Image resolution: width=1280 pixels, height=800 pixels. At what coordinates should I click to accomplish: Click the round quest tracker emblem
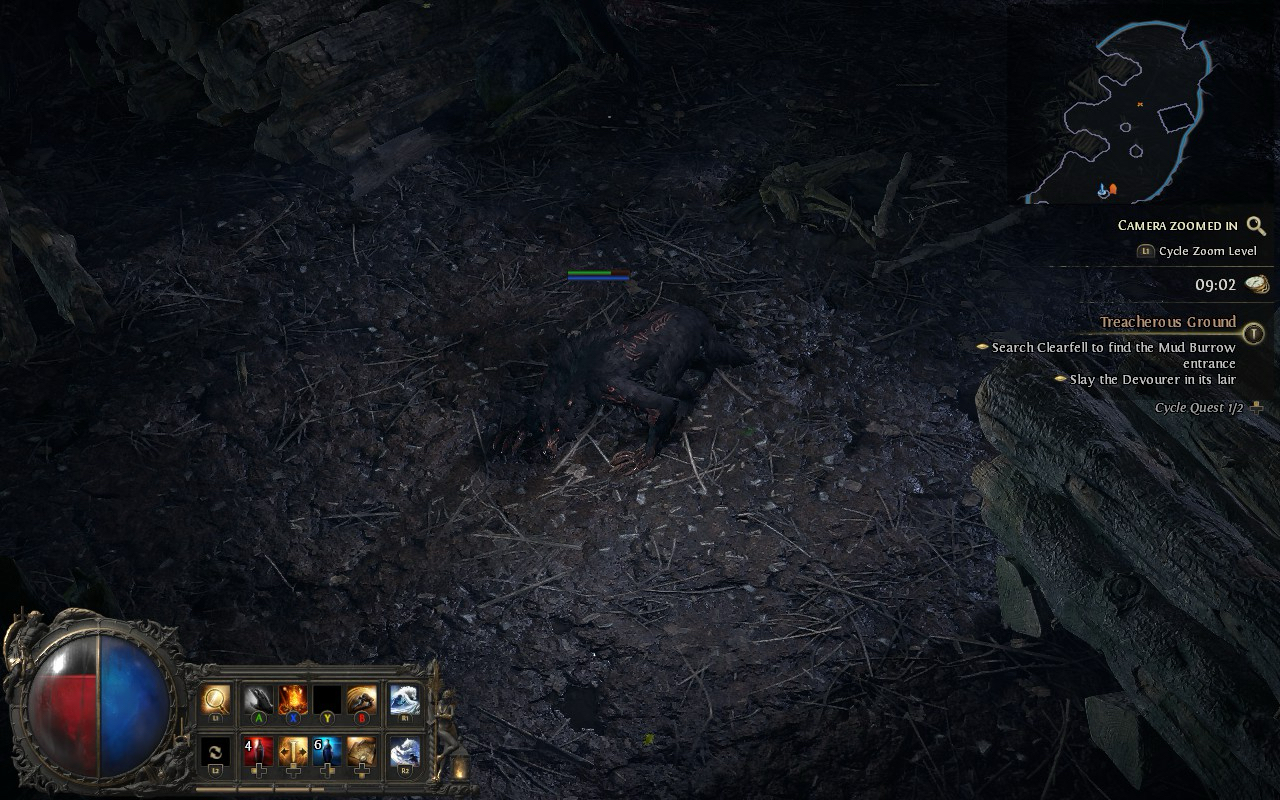coord(1254,334)
